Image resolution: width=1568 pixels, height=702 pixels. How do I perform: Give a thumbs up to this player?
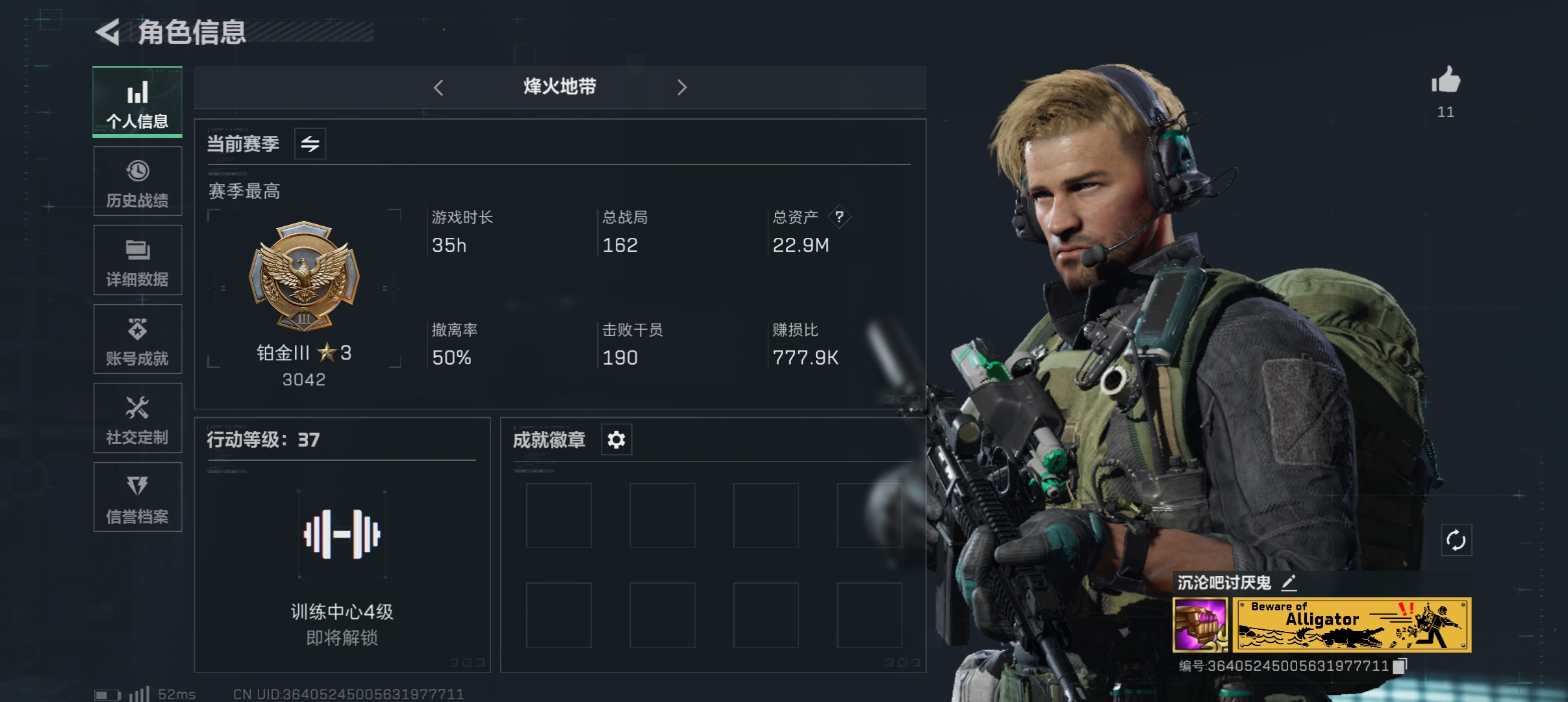point(1445,81)
